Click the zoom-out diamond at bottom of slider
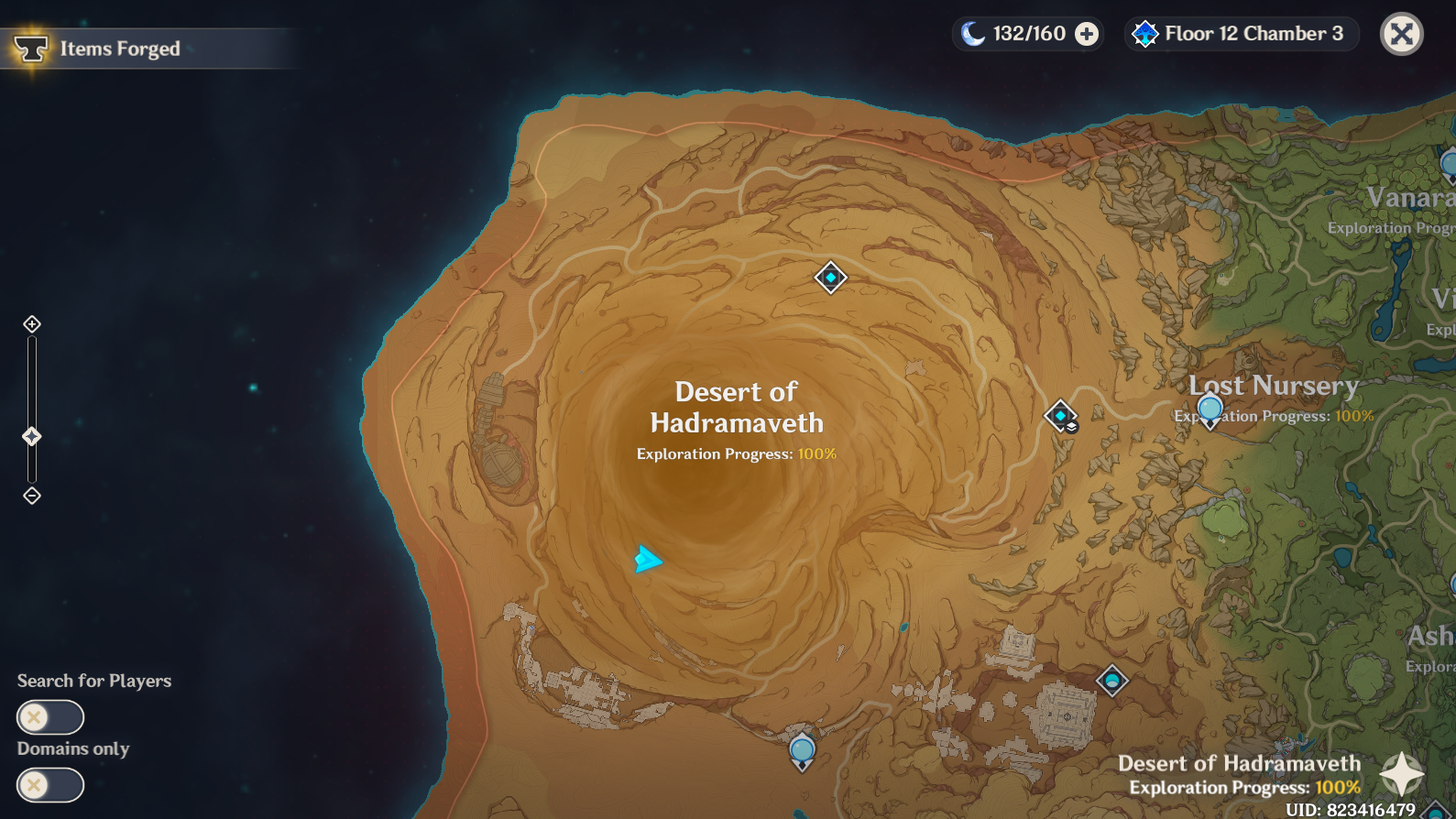Image resolution: width=1456 pixels, height=819 pixels. coord(33,496)
